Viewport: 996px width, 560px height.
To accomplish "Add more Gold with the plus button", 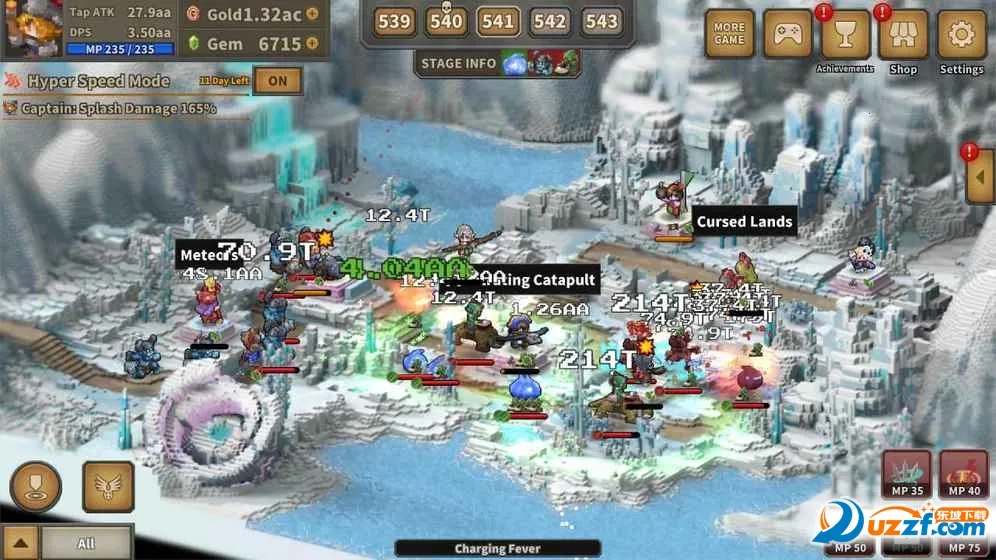I will pos(313,14).
